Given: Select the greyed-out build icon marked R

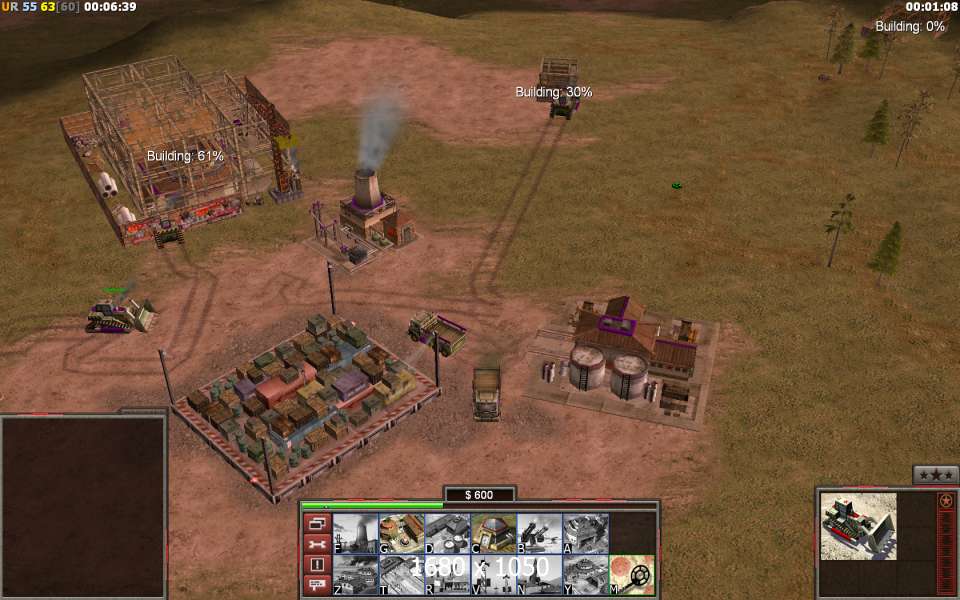Looking at the screenshot, I should [x=447, y=574].
